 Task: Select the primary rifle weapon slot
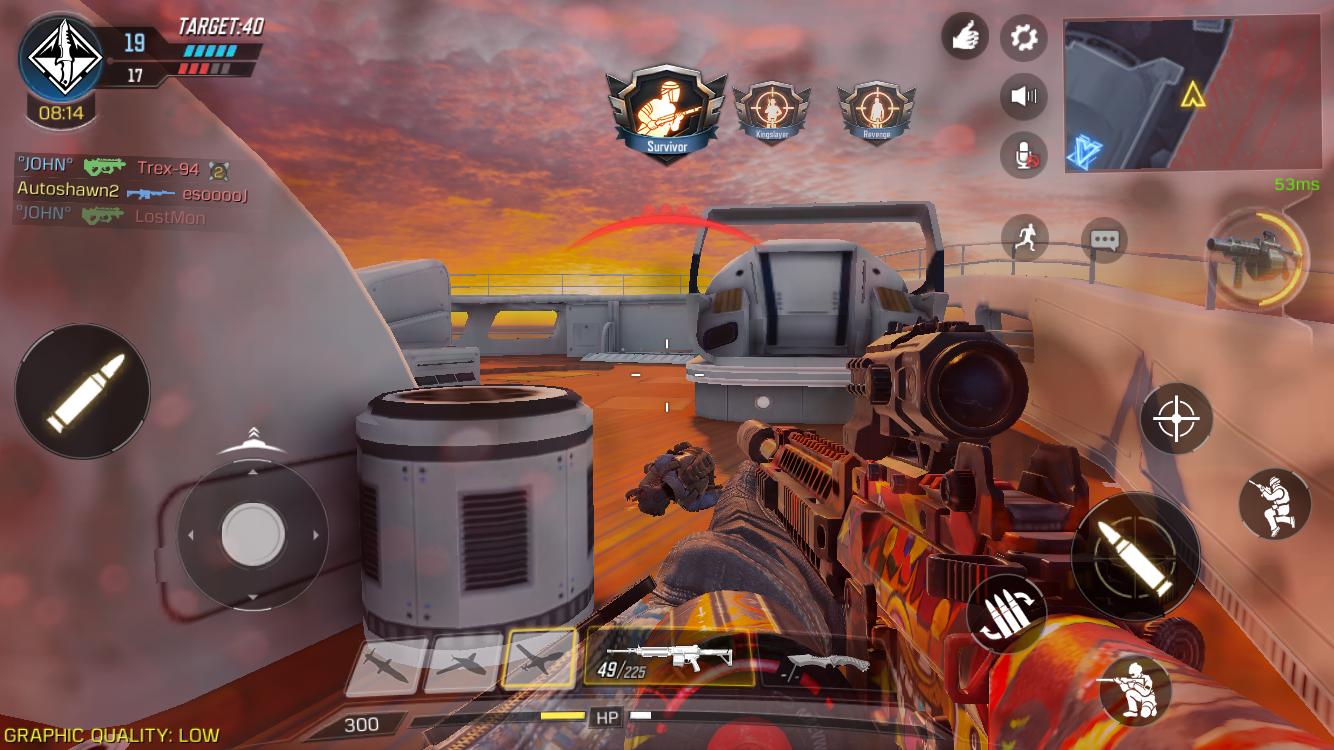coord(669,657)
